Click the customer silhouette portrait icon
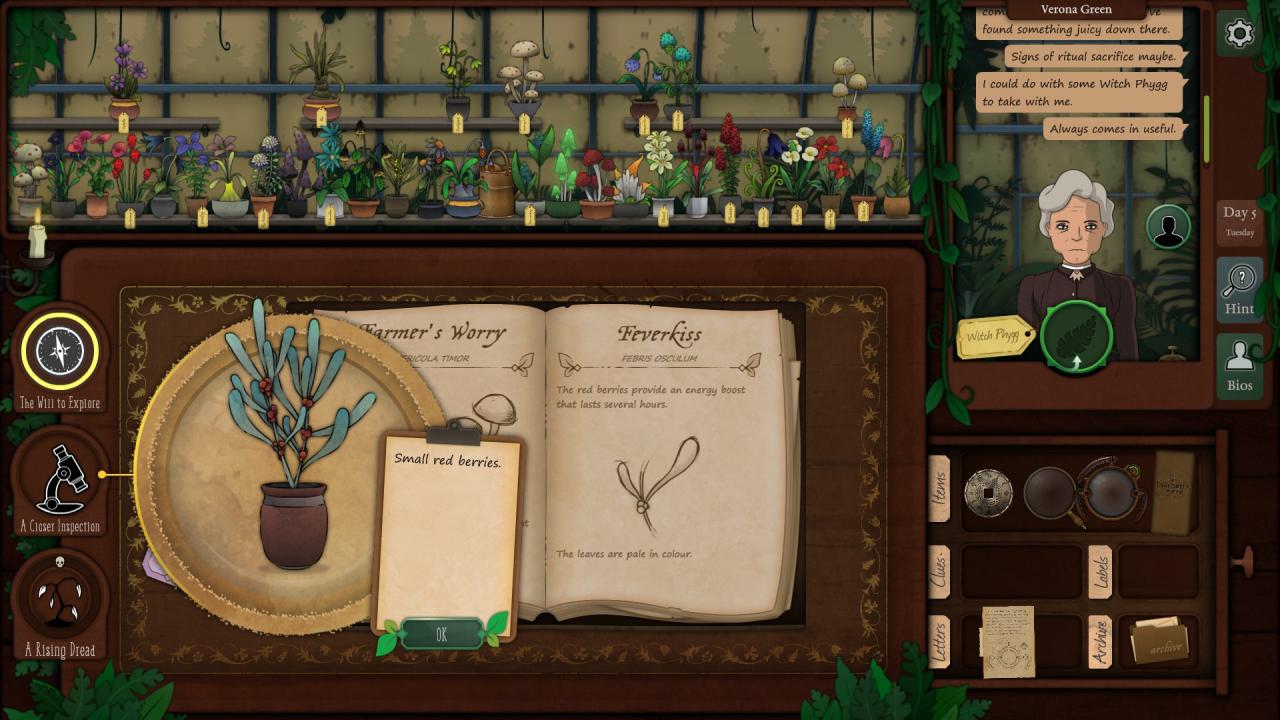Screen dimensions: 1280x720 tap(1167, 227)
